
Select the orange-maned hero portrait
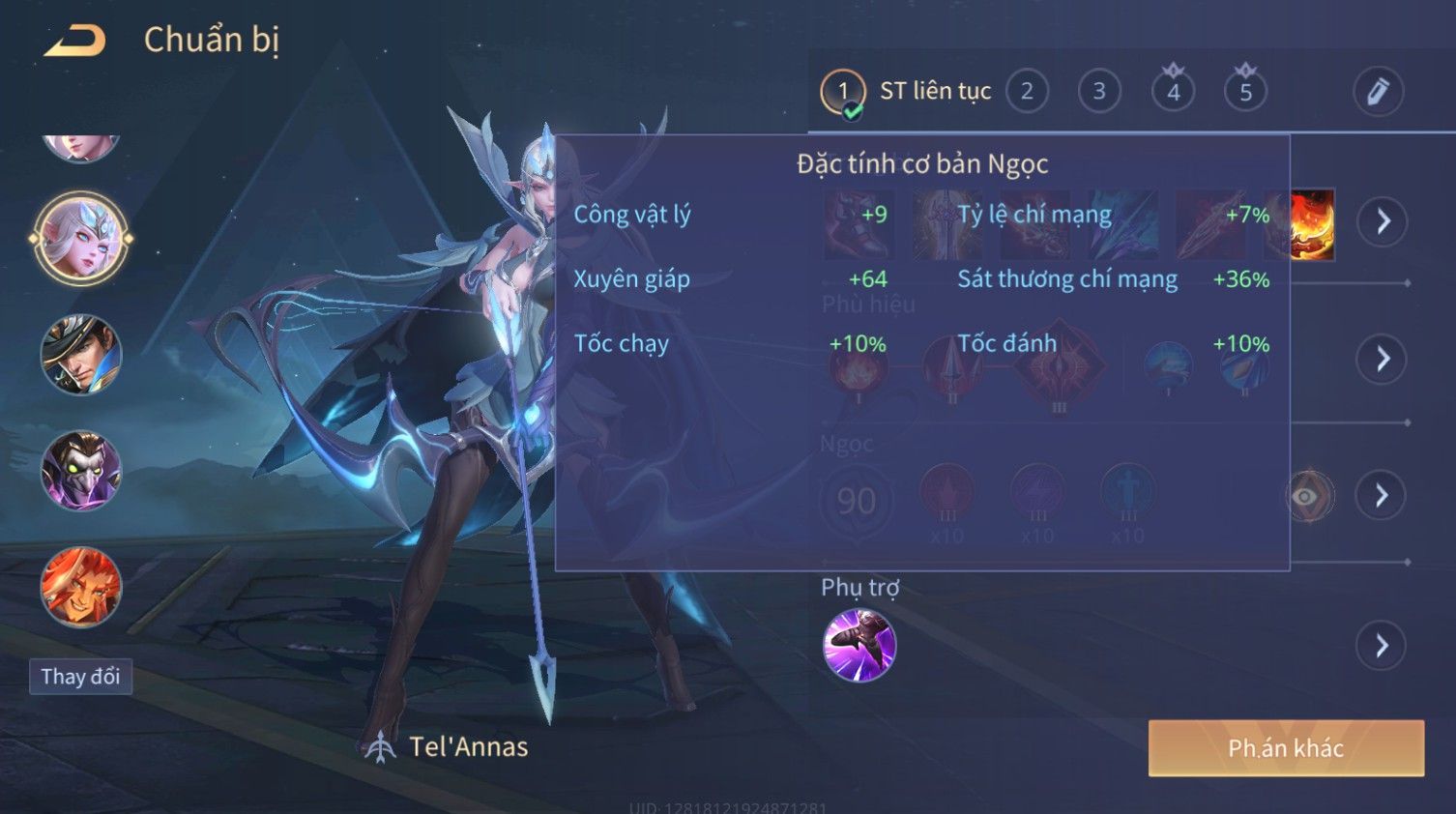coord(81,587)
